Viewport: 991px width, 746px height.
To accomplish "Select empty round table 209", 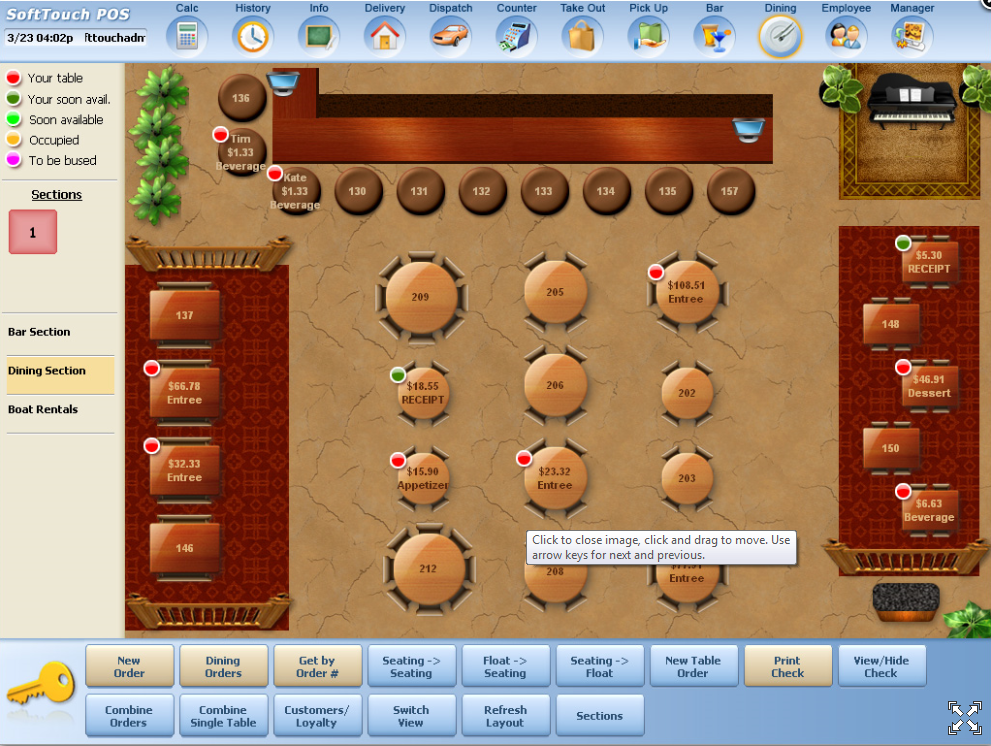I will click(421, 297).
